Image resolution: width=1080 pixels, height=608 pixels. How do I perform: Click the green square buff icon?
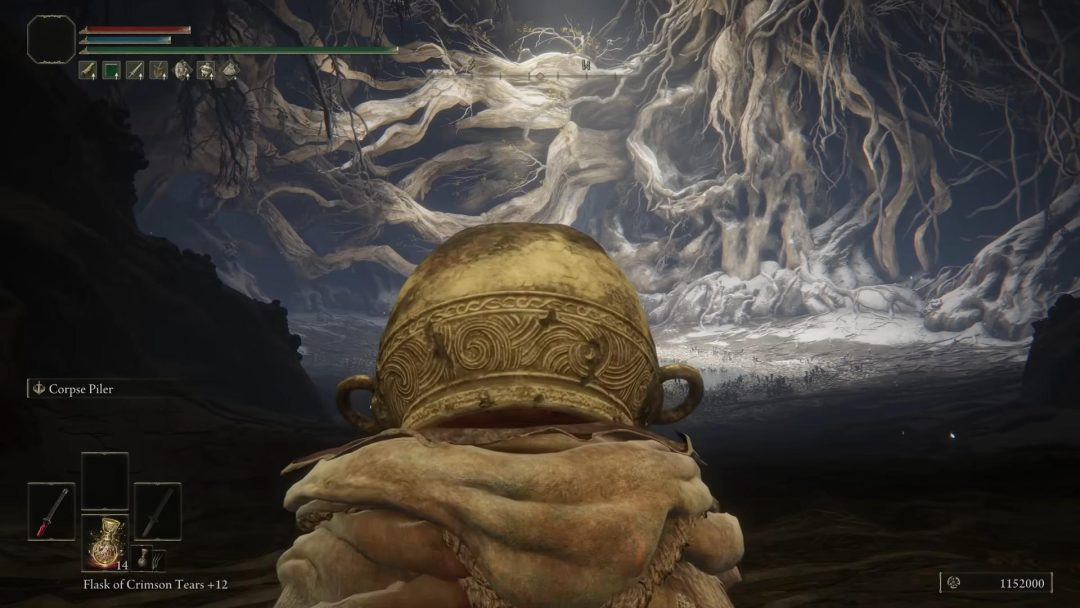tap(111, 70)
